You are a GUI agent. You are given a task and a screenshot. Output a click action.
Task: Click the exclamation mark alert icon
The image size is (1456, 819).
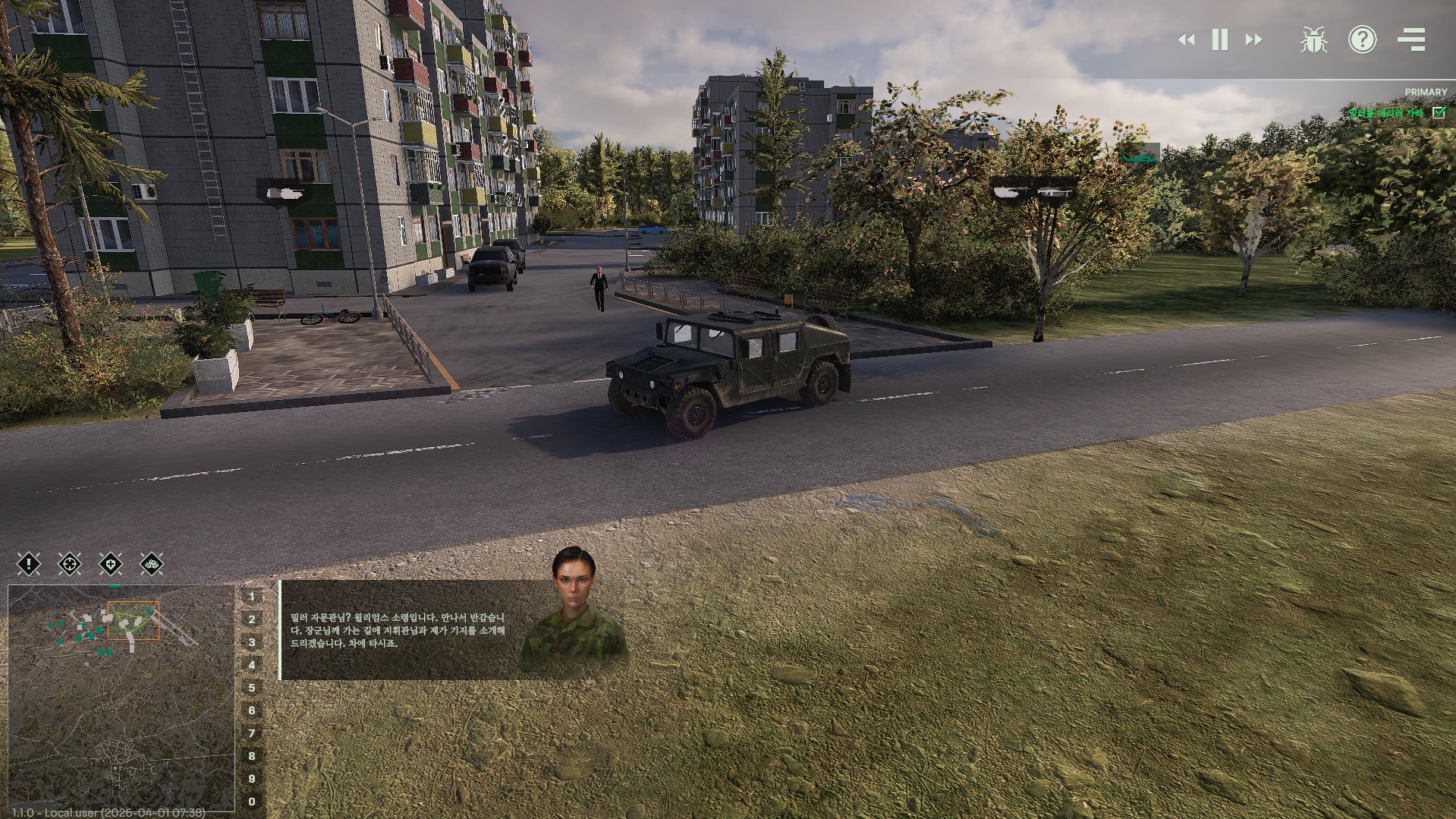[29, 564]
